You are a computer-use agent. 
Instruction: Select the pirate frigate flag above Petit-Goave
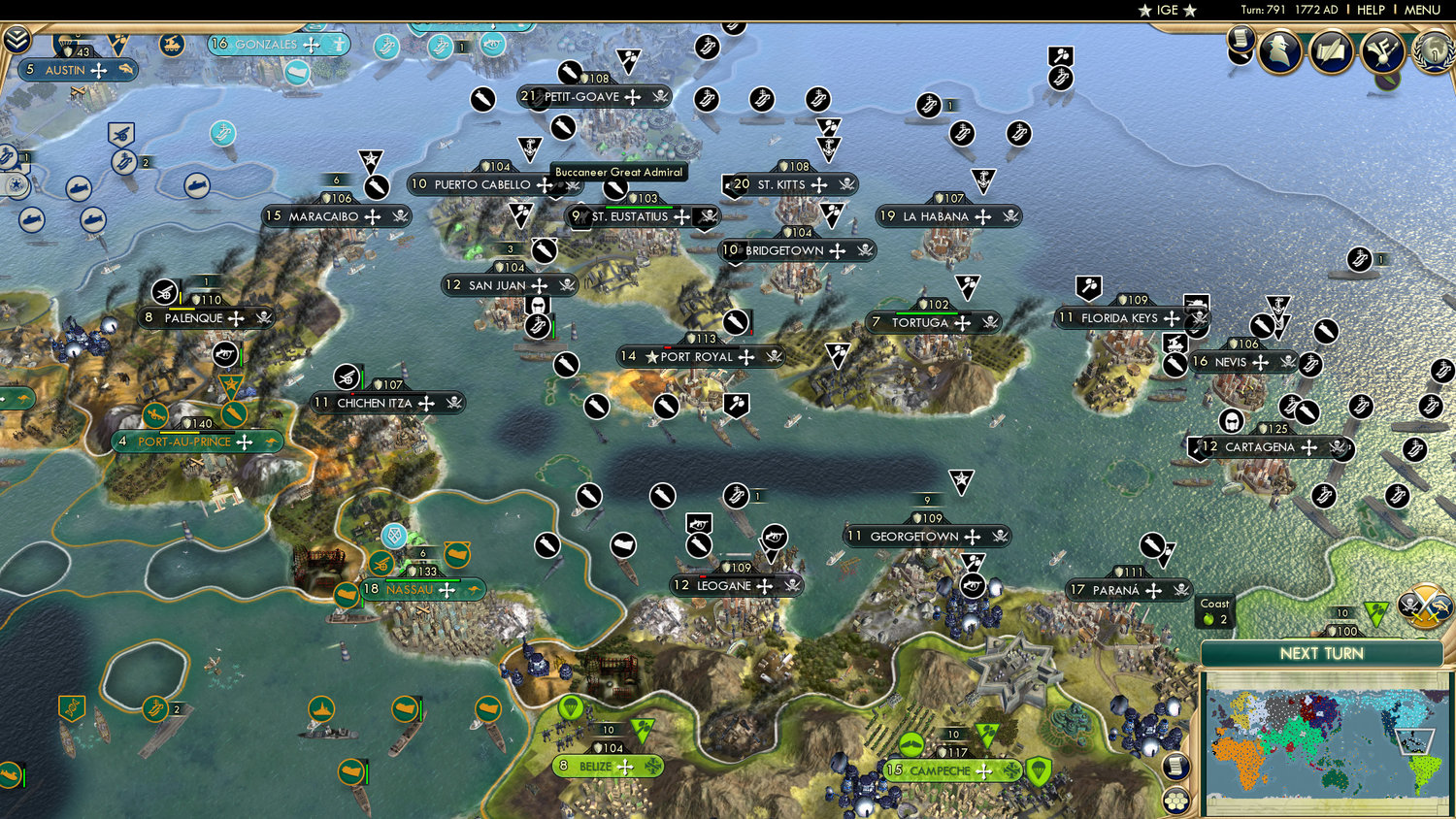pyautogui.click(x=570, y=71)
